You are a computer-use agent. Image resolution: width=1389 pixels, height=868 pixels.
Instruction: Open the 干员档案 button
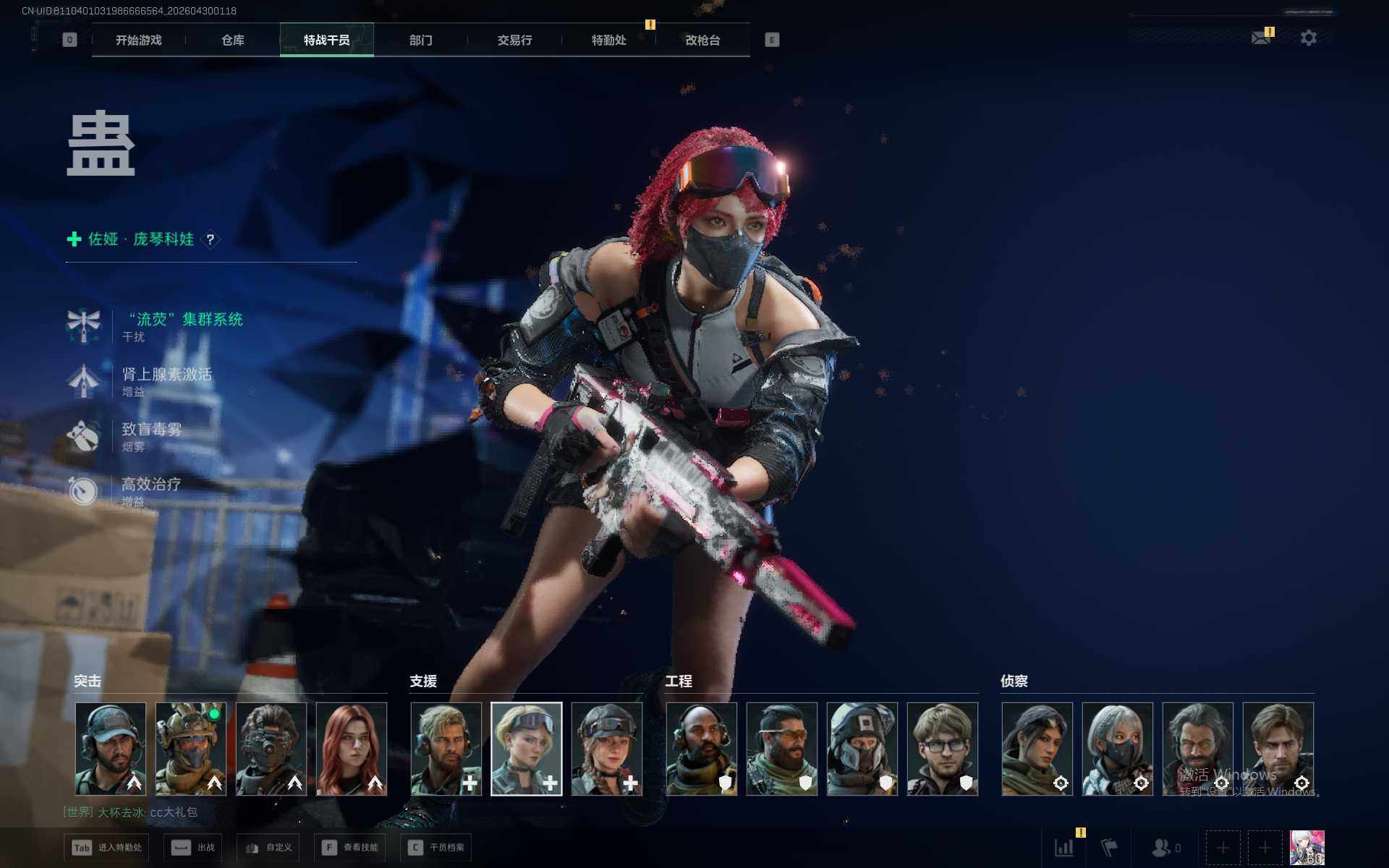(436, 847)
